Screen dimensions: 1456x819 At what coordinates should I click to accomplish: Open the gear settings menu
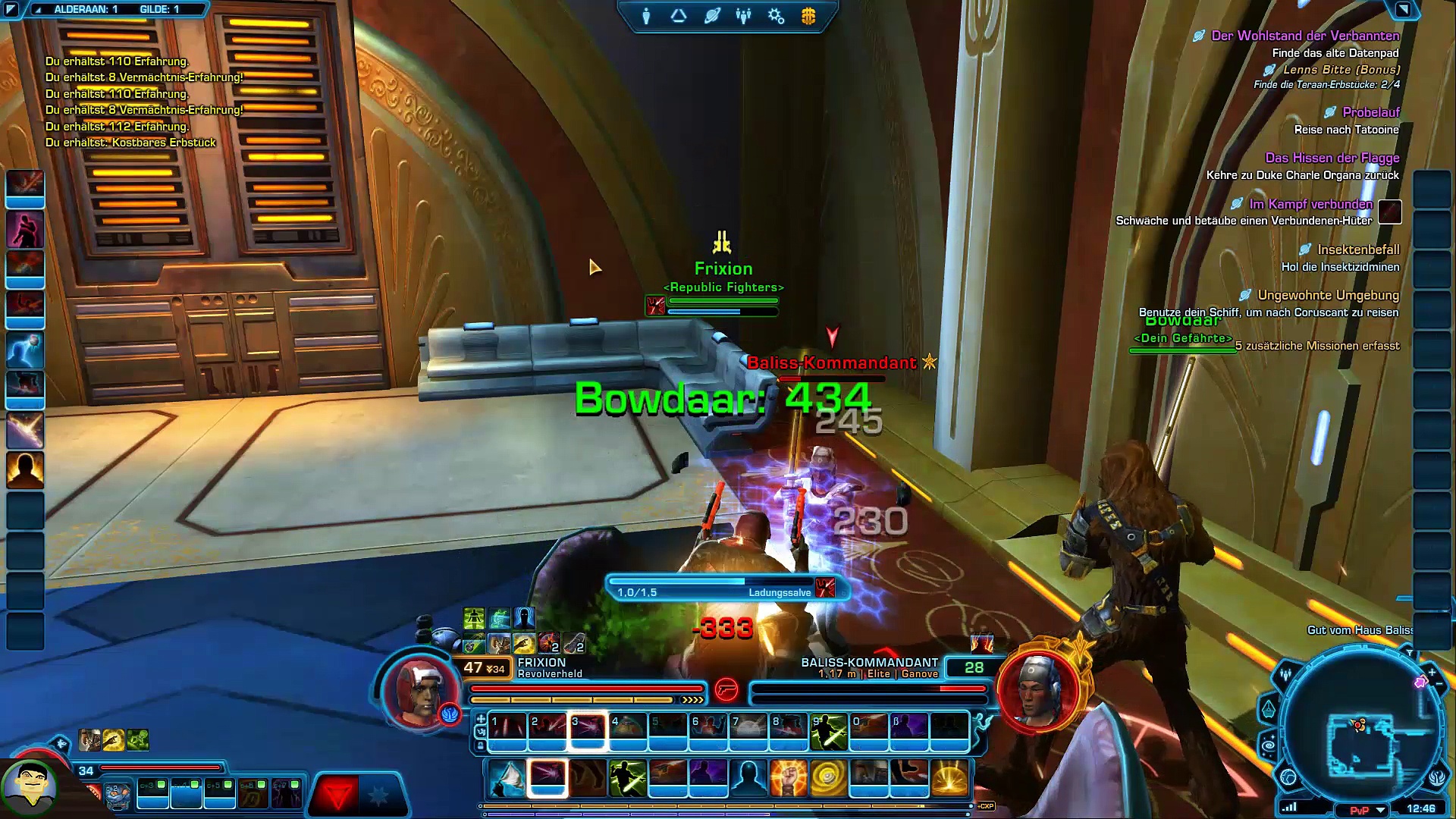[x=776, y=16]
